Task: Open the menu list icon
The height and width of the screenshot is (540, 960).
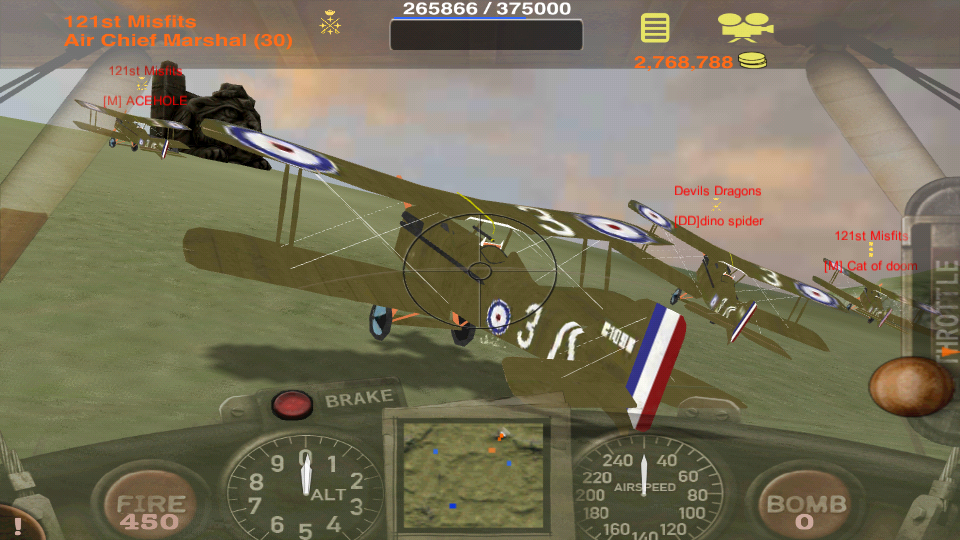Action: click(655, 27)
